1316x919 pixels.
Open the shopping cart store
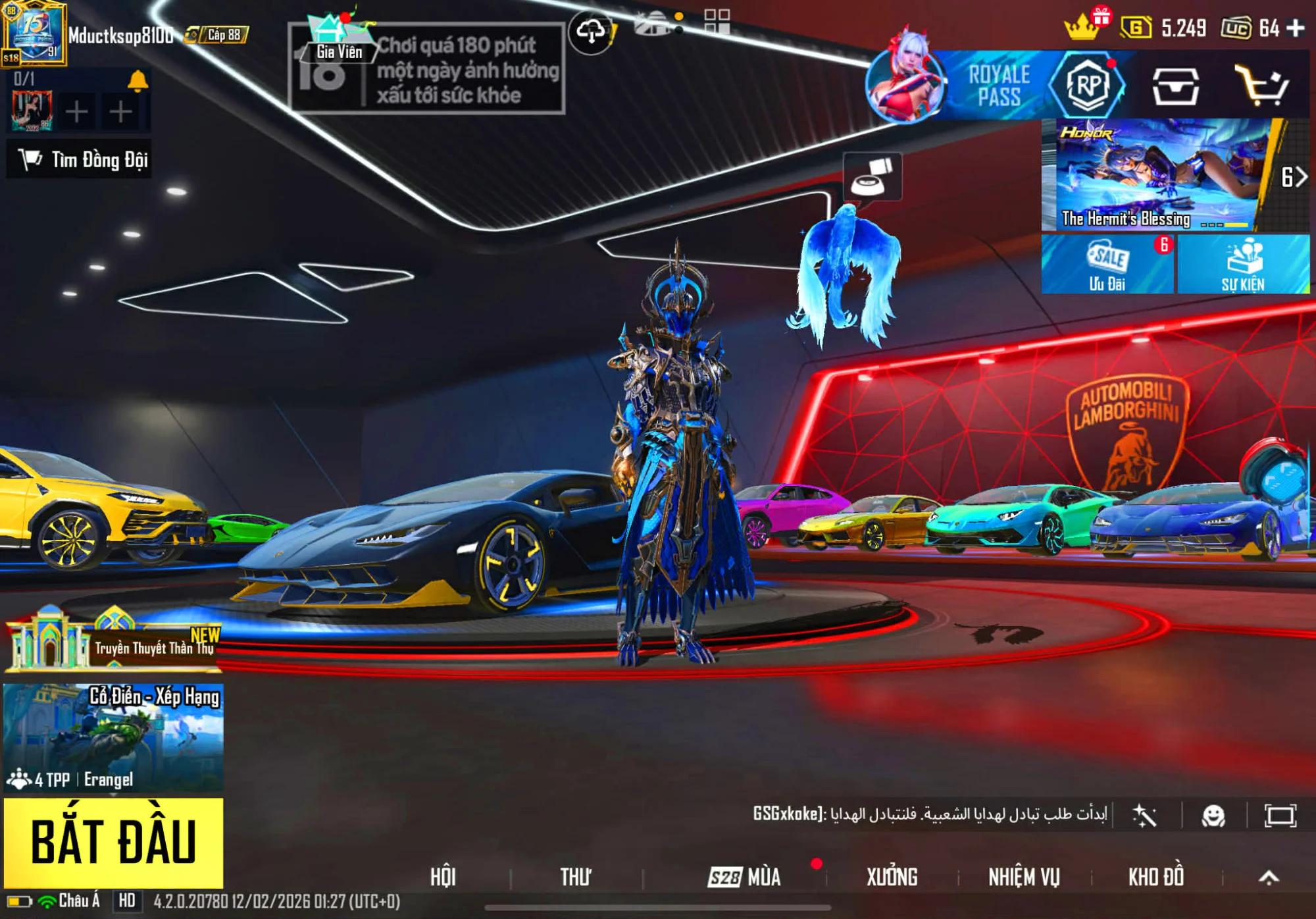click(1261, 86)
